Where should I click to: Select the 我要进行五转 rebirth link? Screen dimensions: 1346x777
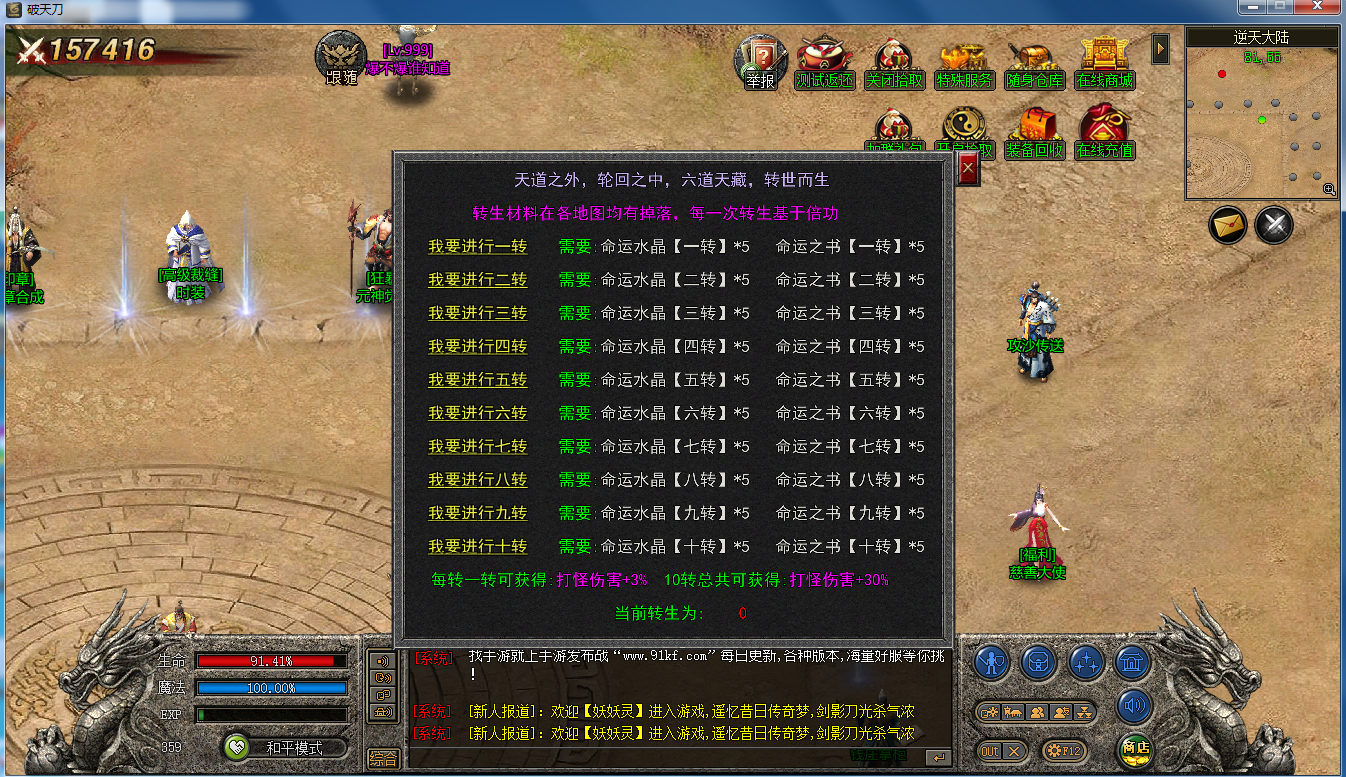tap(477, 380)
